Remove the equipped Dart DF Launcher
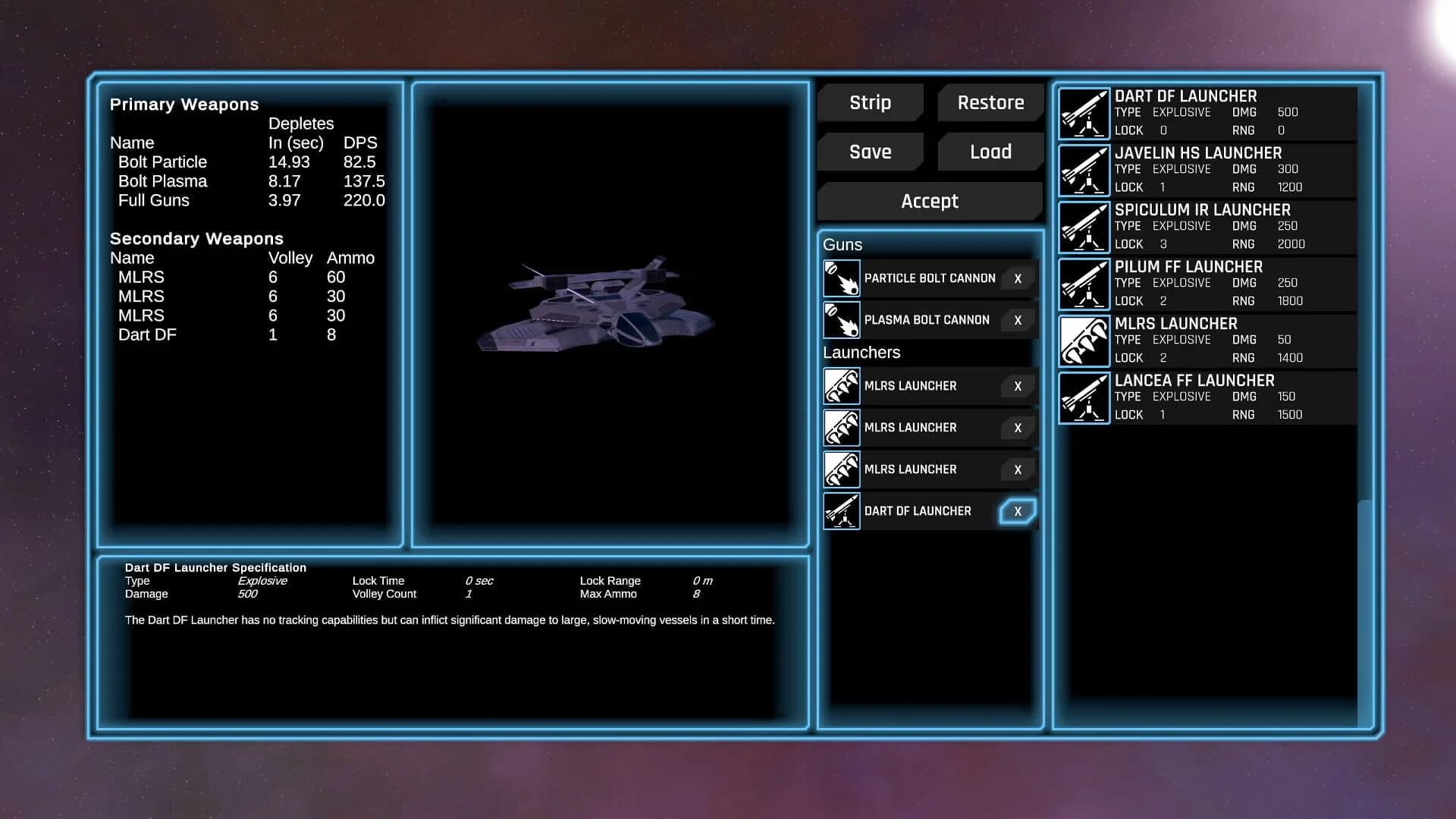 (1018, 510)
